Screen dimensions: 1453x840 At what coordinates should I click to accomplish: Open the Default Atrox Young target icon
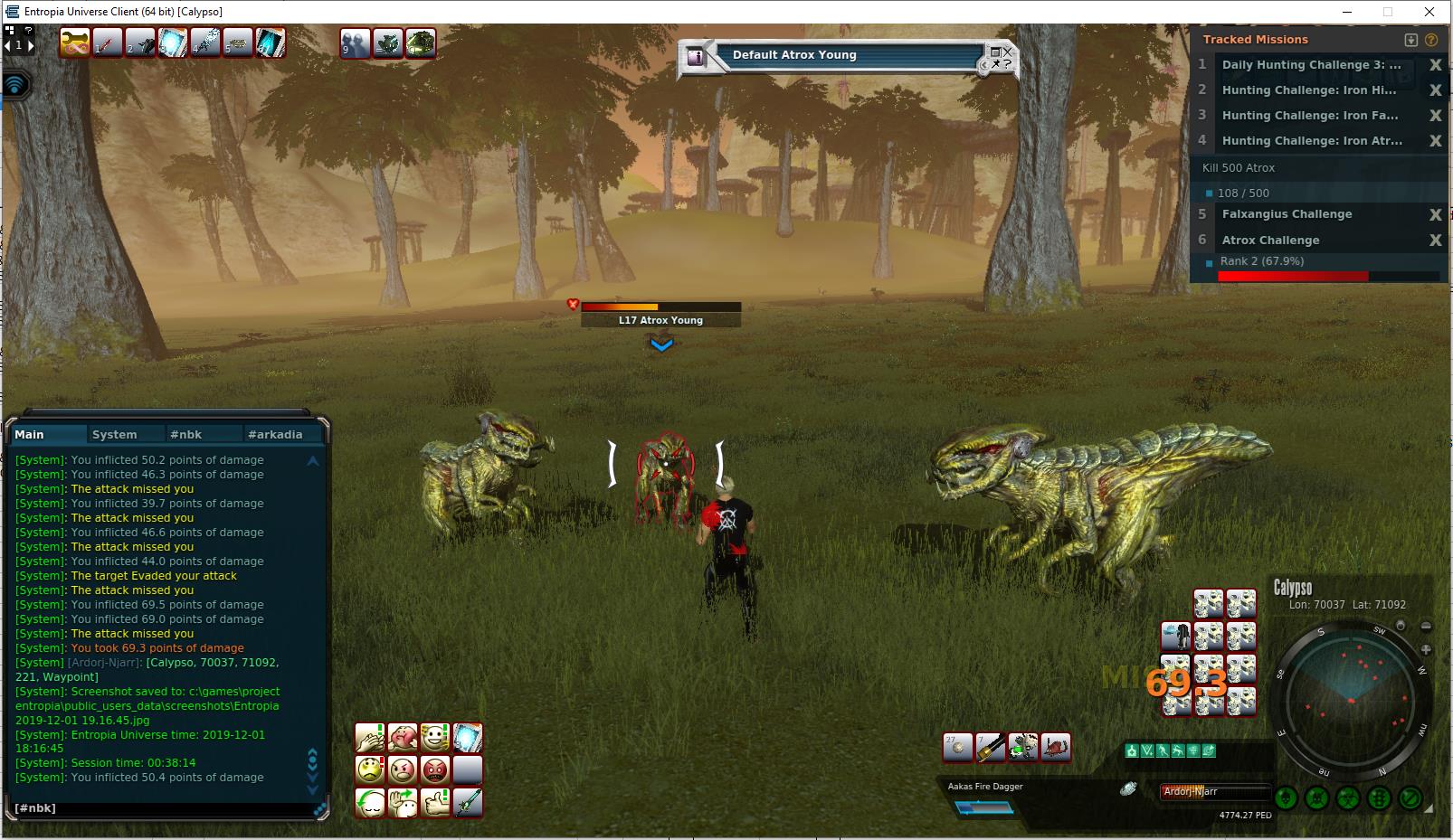(696, 56)
